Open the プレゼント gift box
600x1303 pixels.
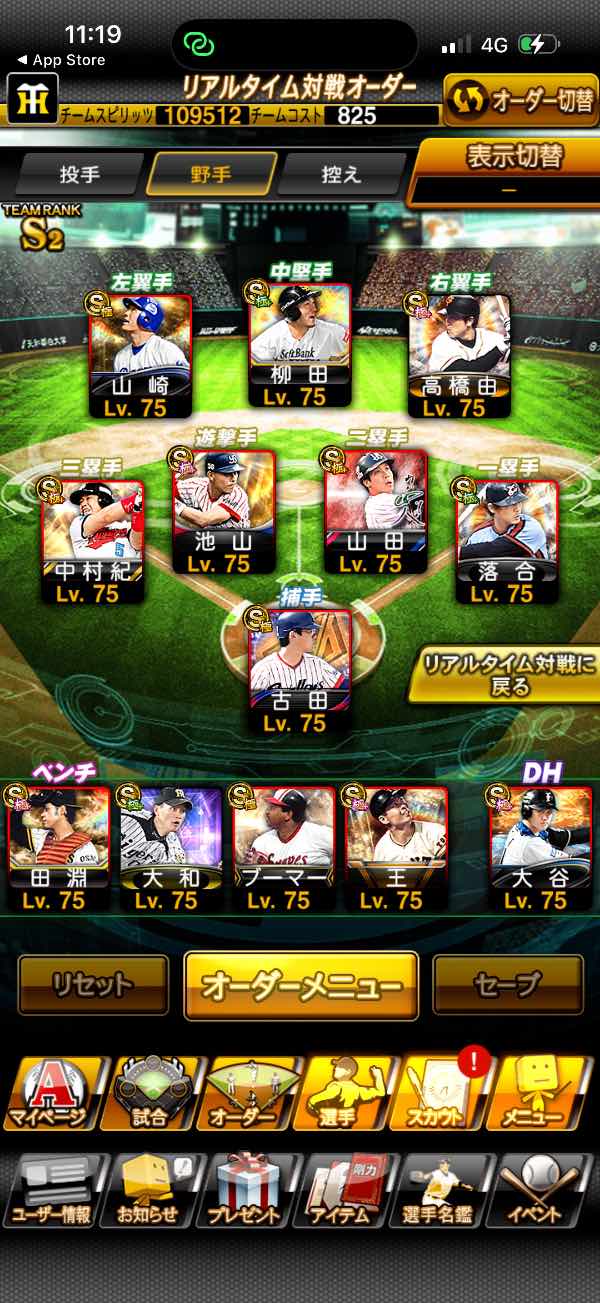click(244, 1190)
